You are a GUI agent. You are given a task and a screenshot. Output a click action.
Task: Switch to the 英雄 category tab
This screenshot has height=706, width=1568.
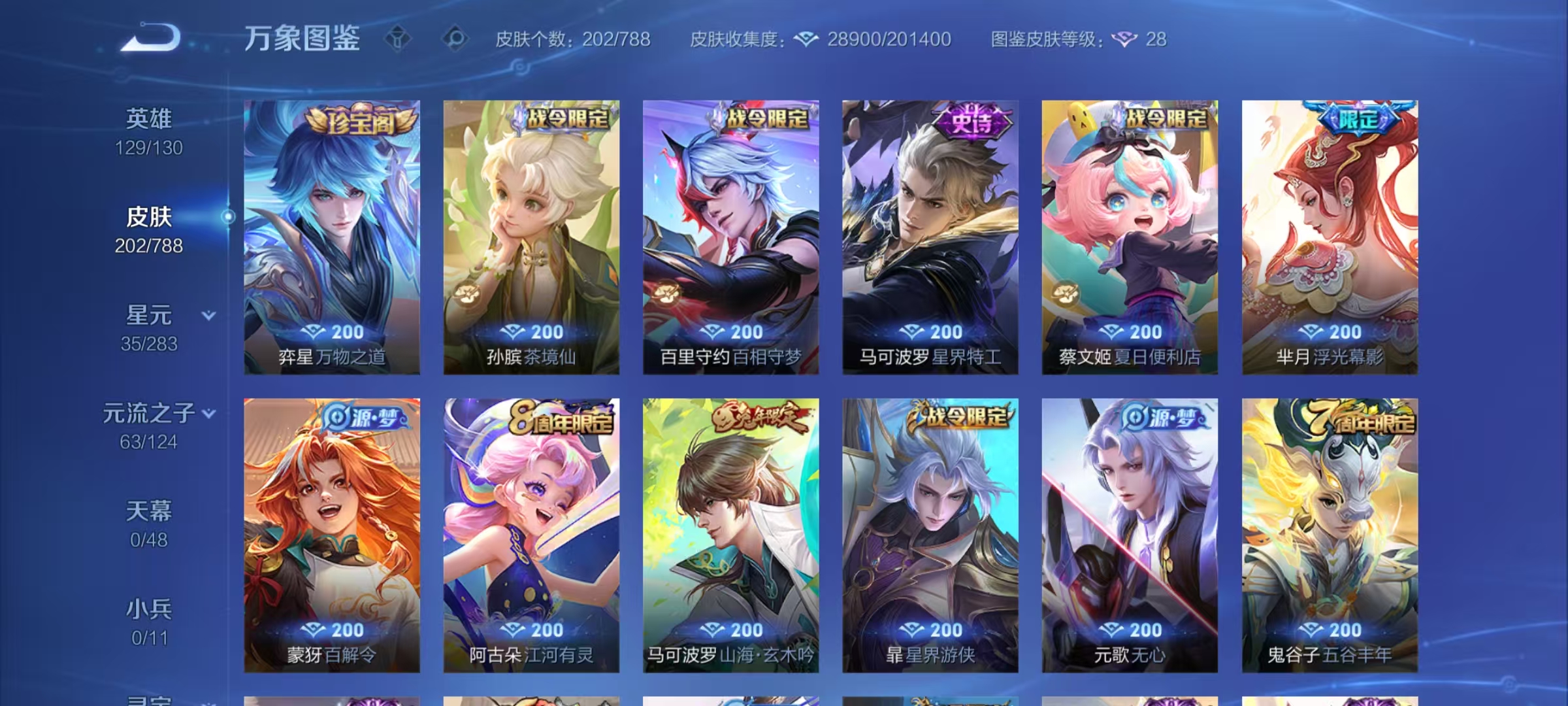149,118
